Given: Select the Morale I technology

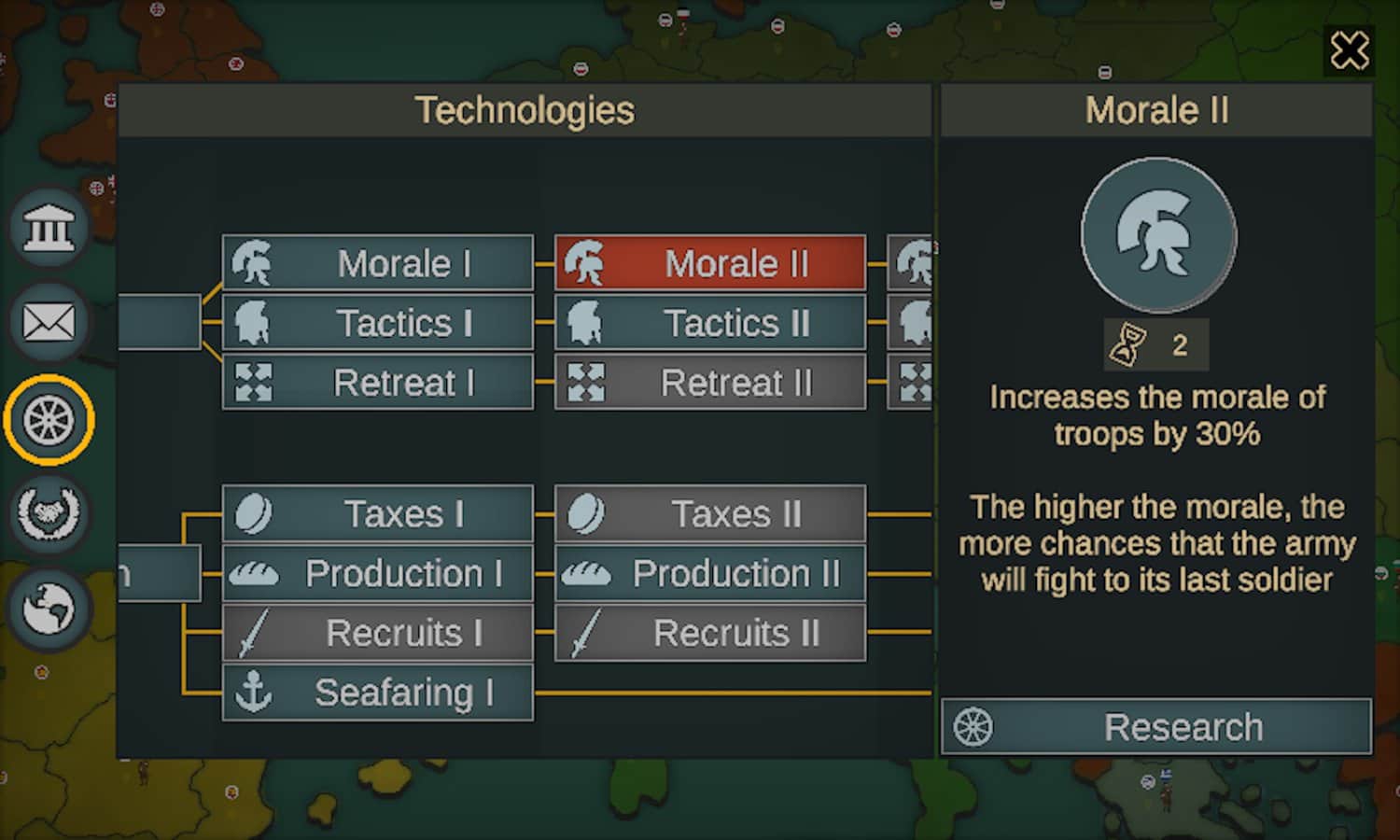Looking at the screenshot, I should coord(378,263).
